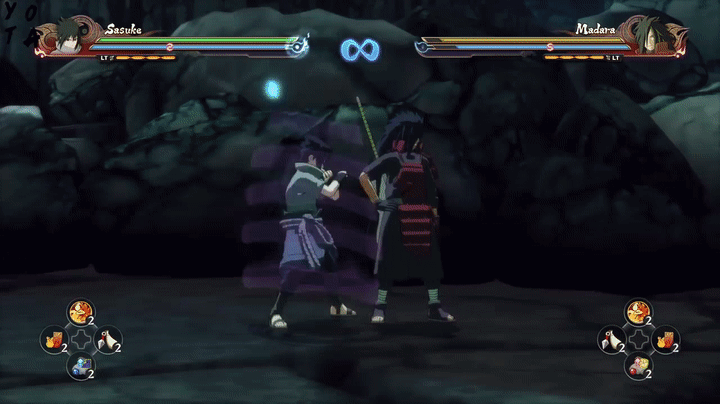The width and height of the screenshot is (720, 404).
Task: Select Madara's orange food item on top
Action: click(x=637, y=313)
